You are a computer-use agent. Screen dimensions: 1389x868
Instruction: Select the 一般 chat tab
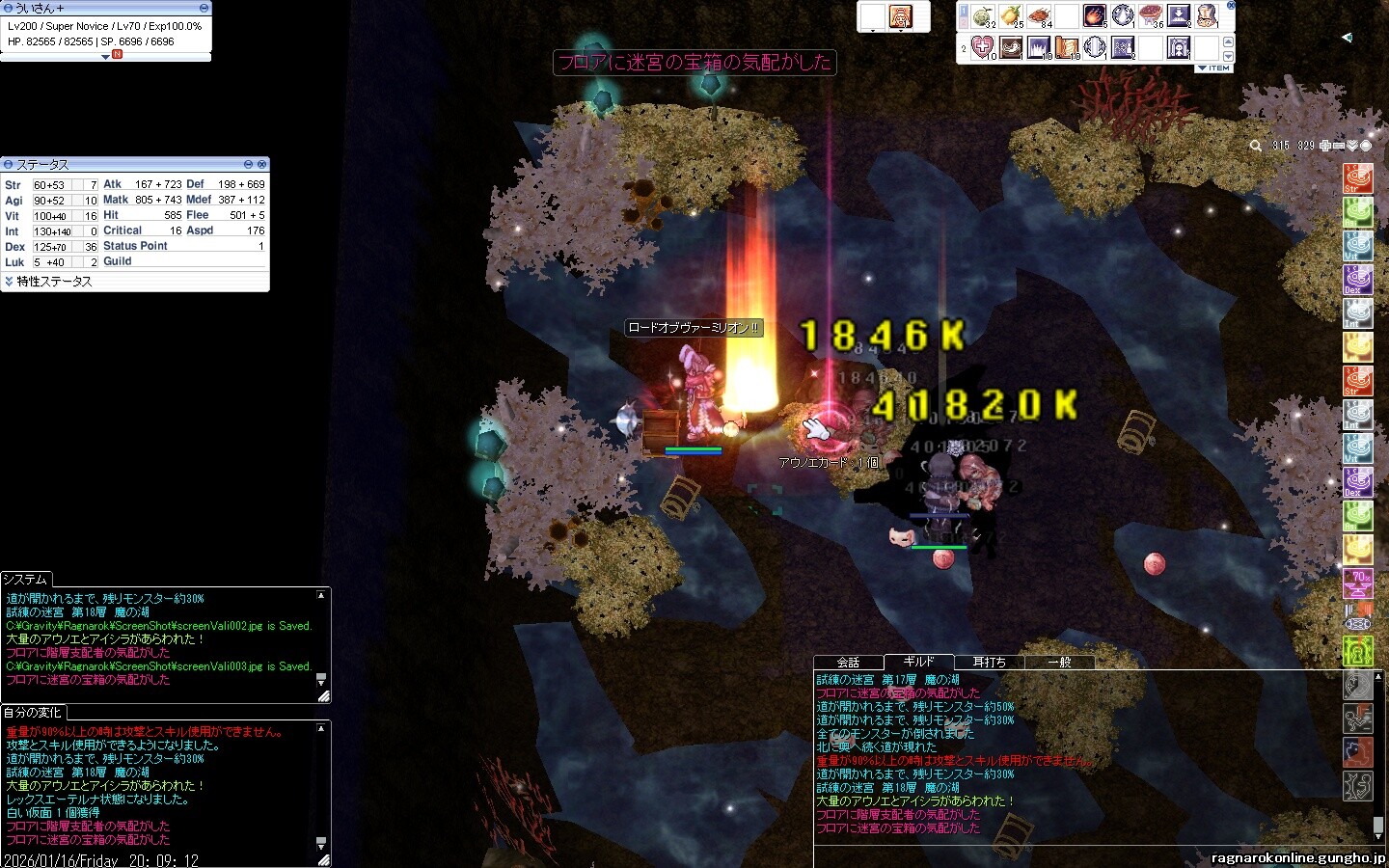point(1059,662)
